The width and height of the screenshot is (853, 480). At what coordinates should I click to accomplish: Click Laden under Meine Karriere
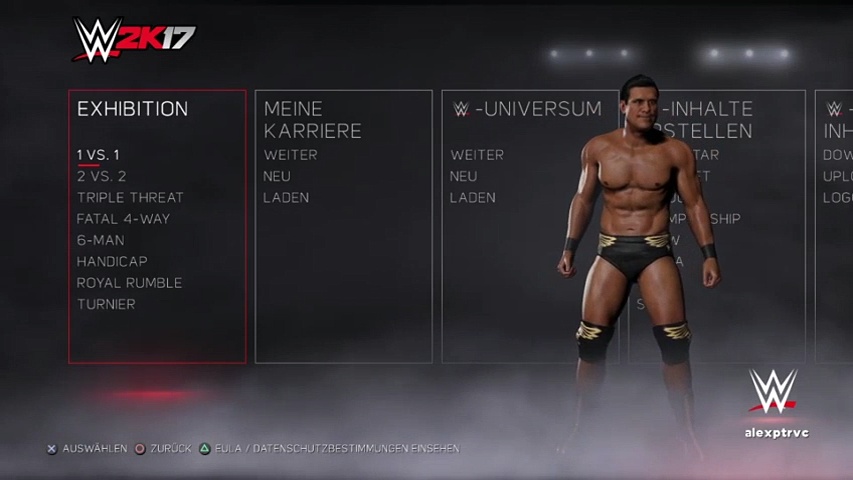pyautogui.click(x=286, y=197)
